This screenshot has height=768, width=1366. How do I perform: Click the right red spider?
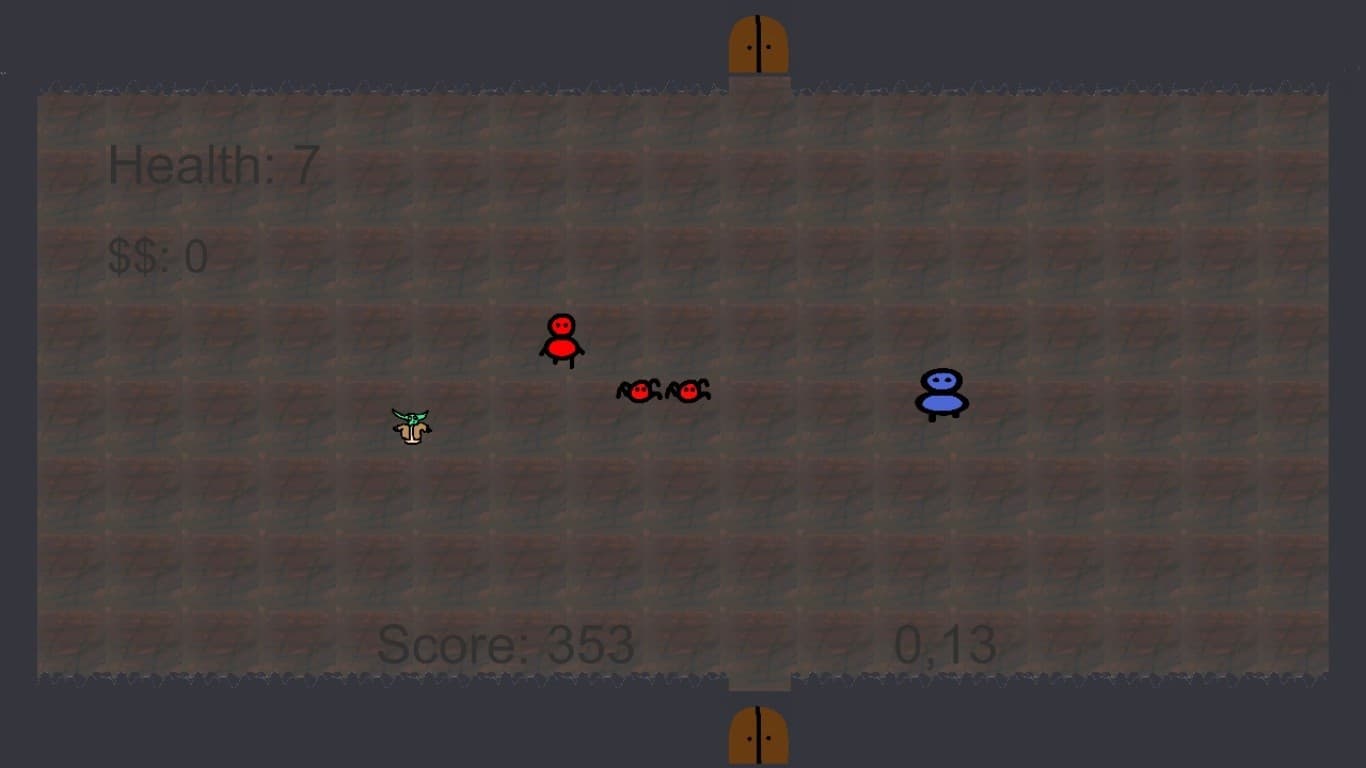tap(688, 392)
